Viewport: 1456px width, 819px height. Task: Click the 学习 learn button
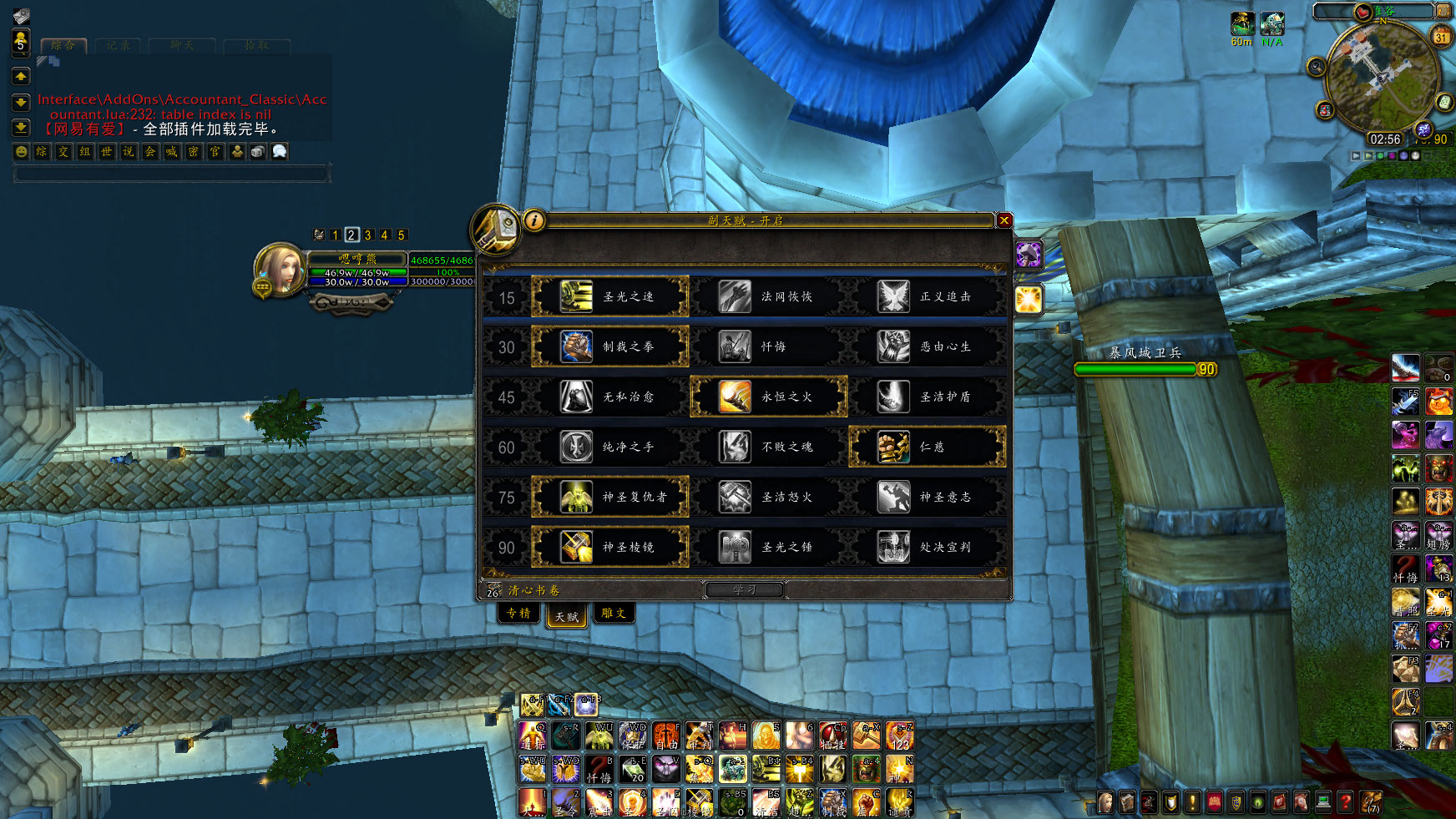[744, 589]
